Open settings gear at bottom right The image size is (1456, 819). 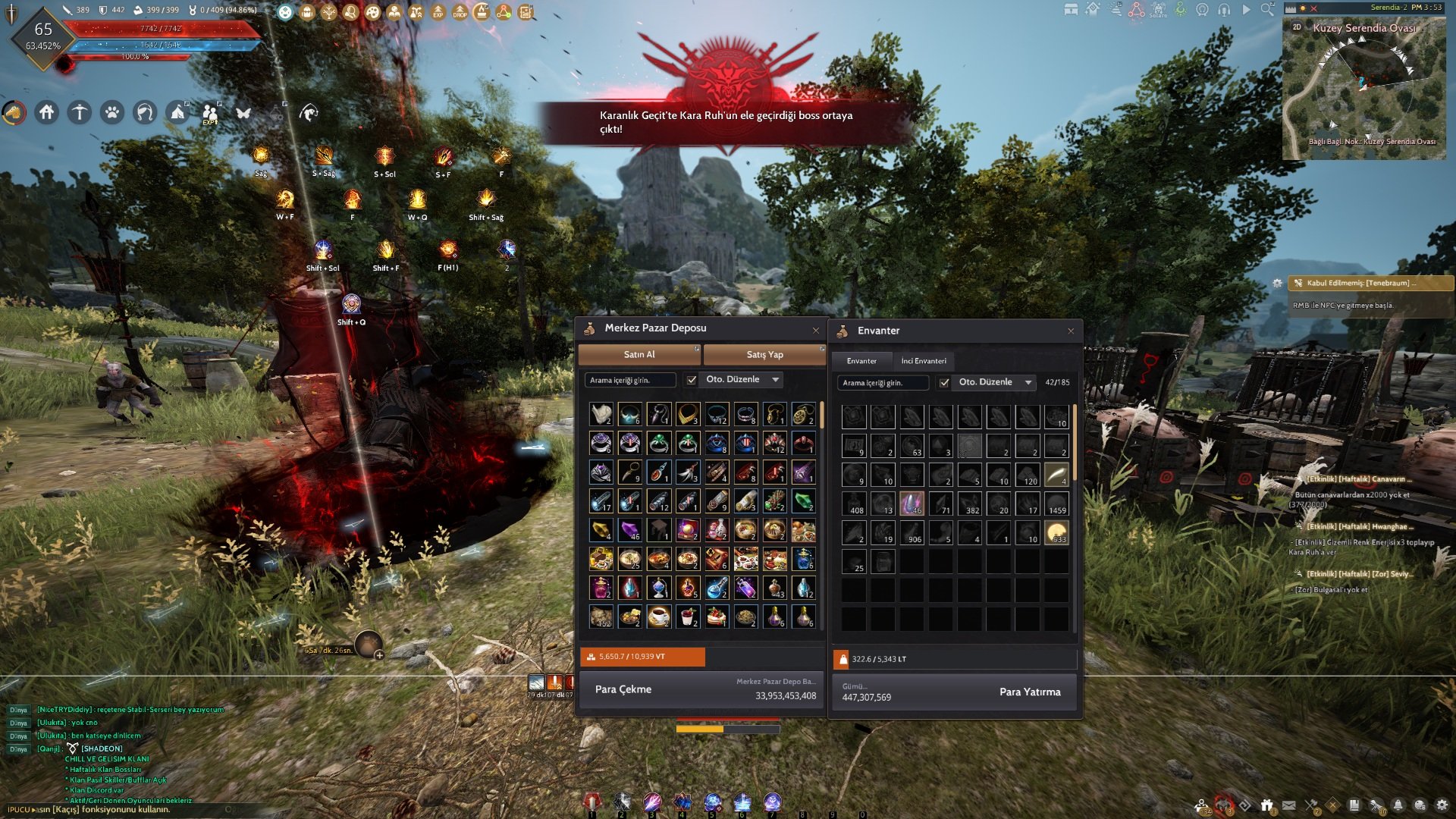pos(1442,805)
